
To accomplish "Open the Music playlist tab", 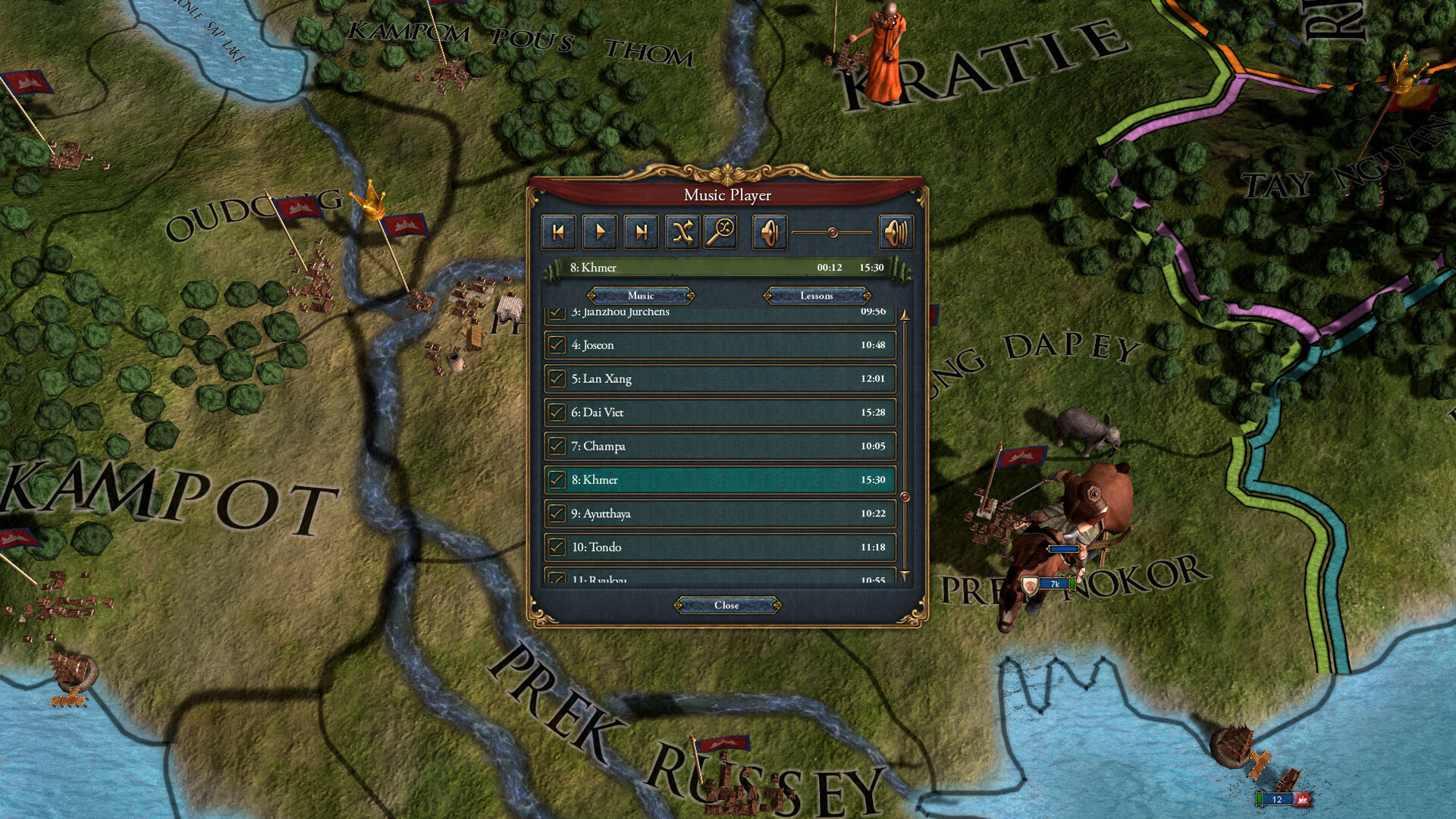I will point(641,296).
